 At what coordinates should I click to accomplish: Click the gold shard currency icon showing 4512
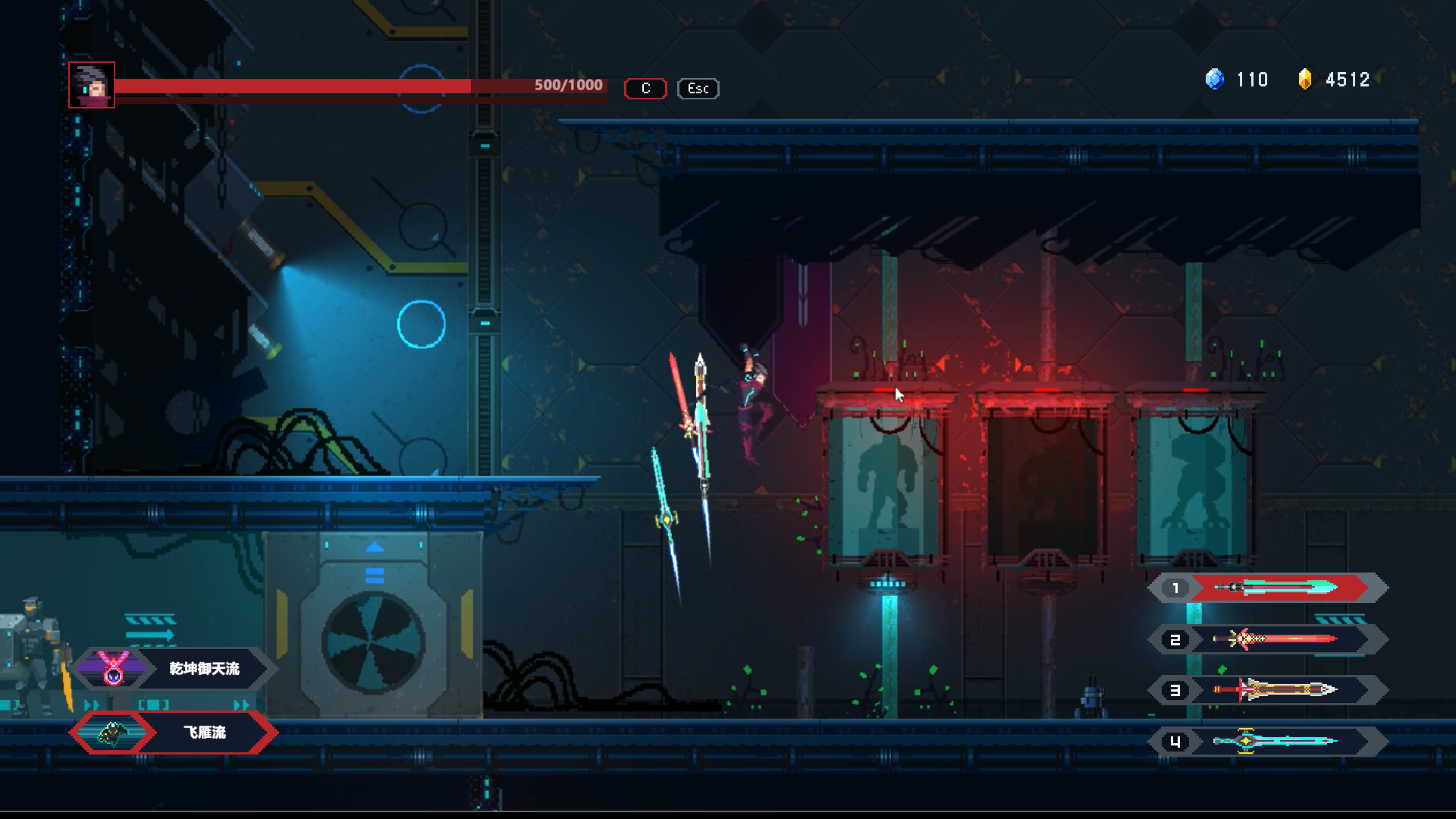[1306, 79]
